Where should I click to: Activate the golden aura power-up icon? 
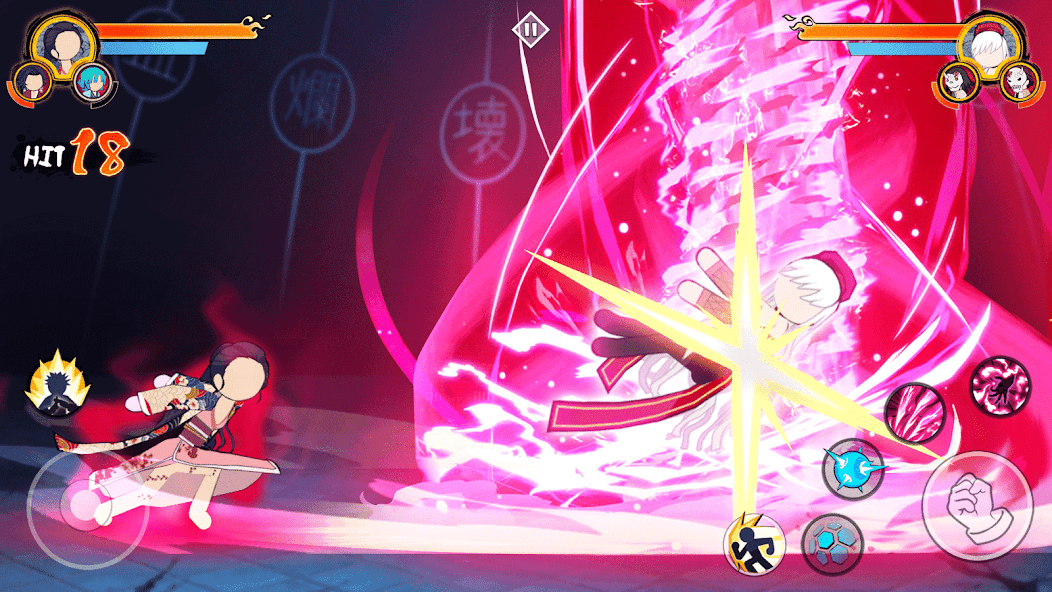57,385
